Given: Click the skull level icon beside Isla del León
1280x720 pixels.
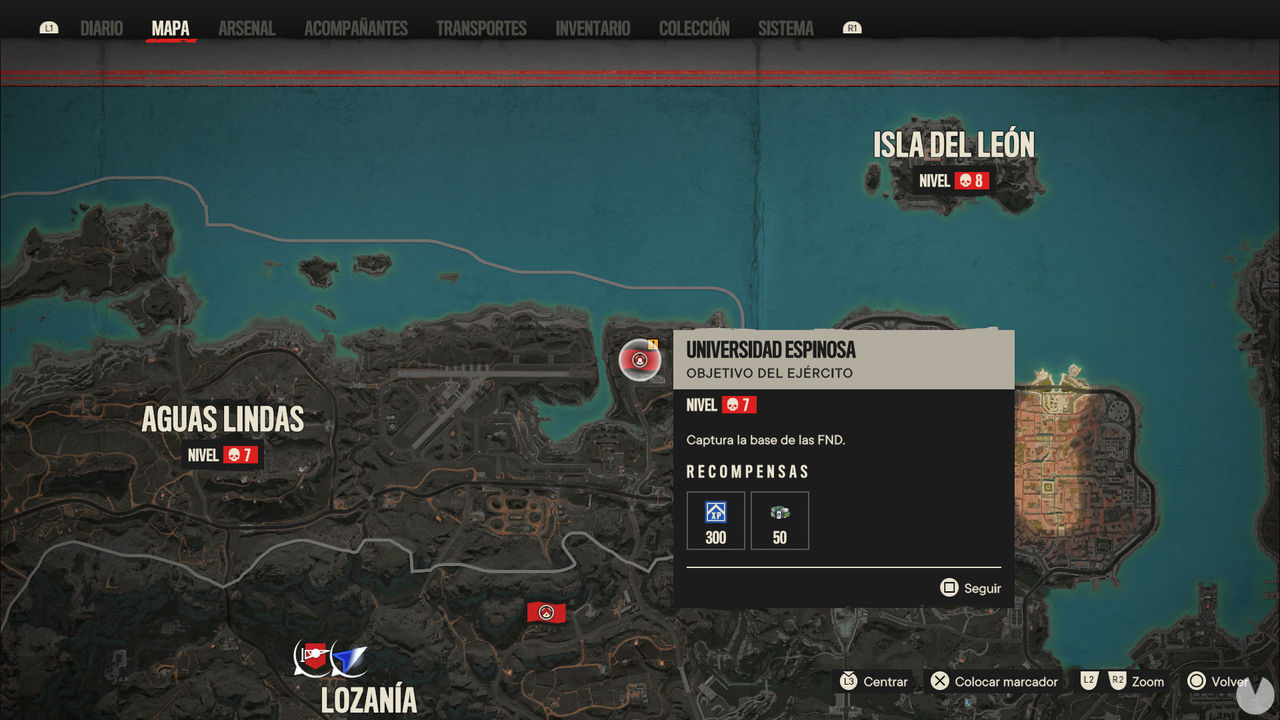Looking at the screenshot, I should (x=964, y=181).
